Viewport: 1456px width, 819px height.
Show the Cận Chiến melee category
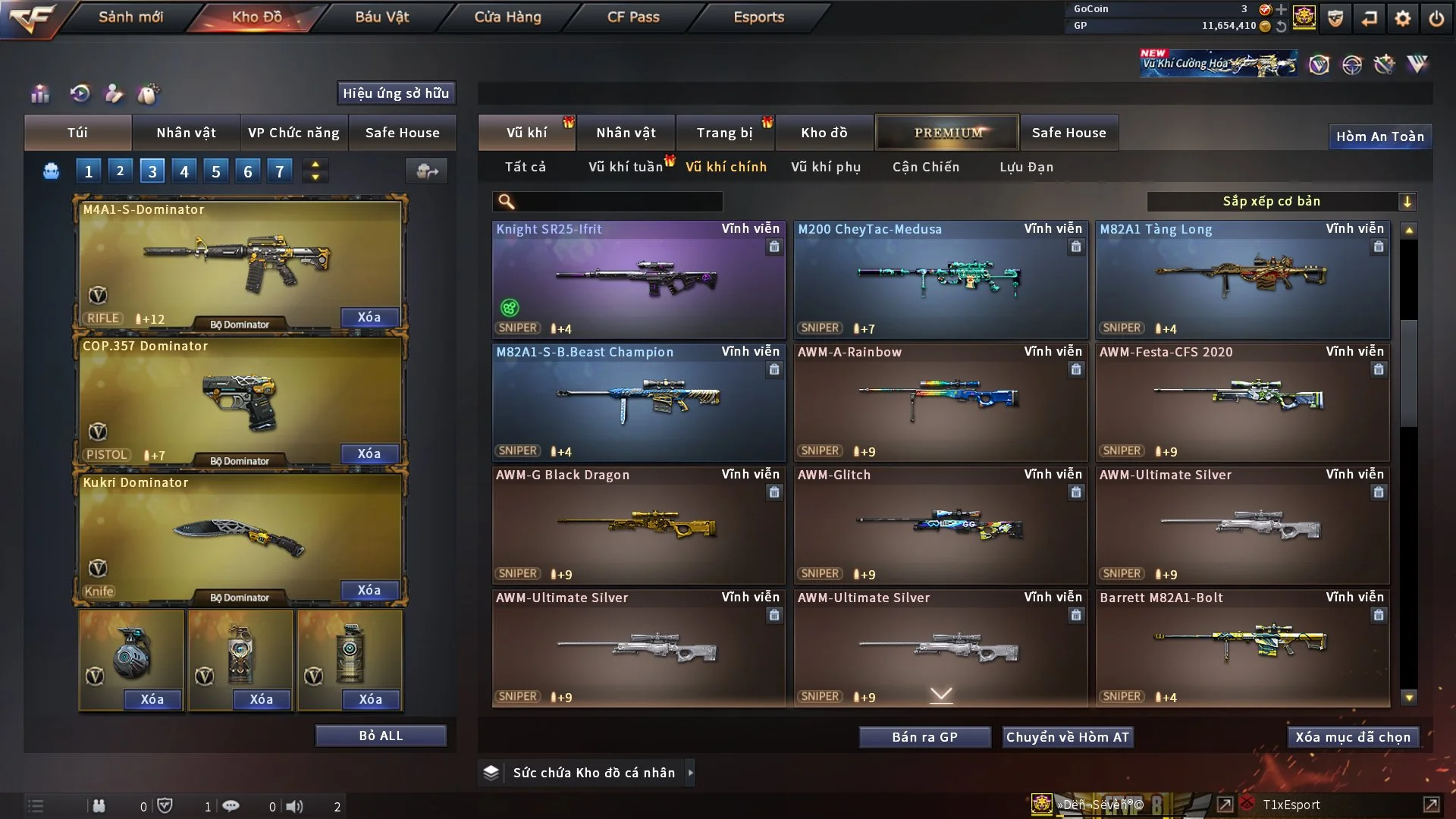pyautogui.click(x=926, y=167)
